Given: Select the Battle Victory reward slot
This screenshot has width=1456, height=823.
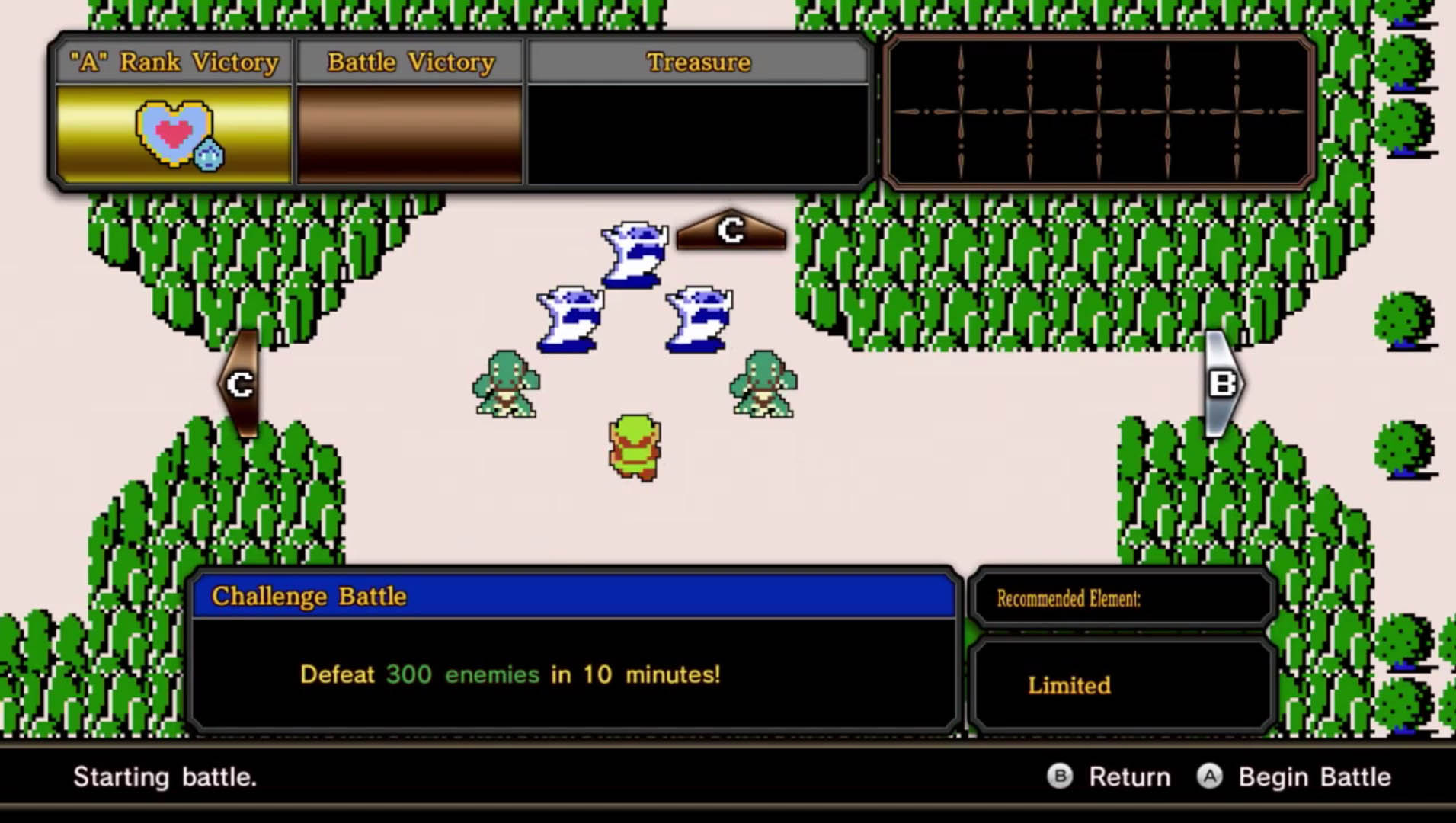Looking at the screenshot, I should pyautogui.click(x=410, y=134).
